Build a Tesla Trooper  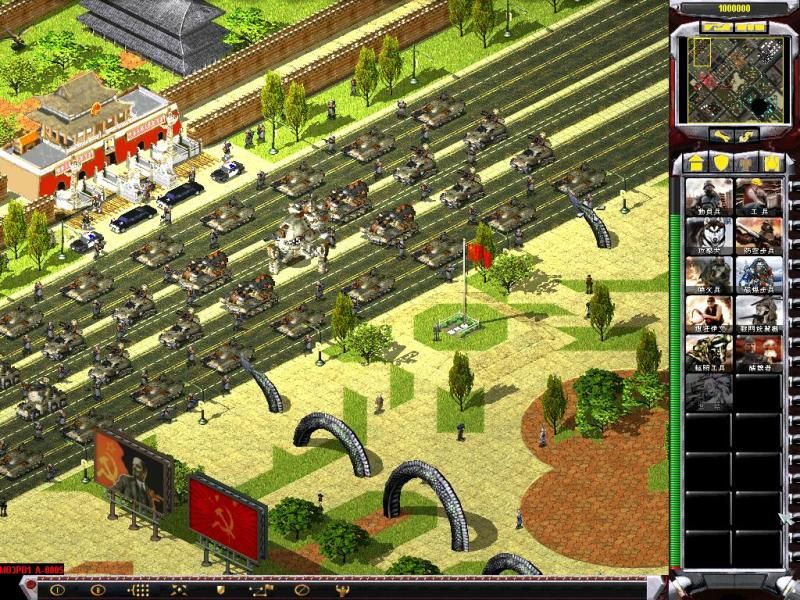pyautogui.click(x=758, y=275)
